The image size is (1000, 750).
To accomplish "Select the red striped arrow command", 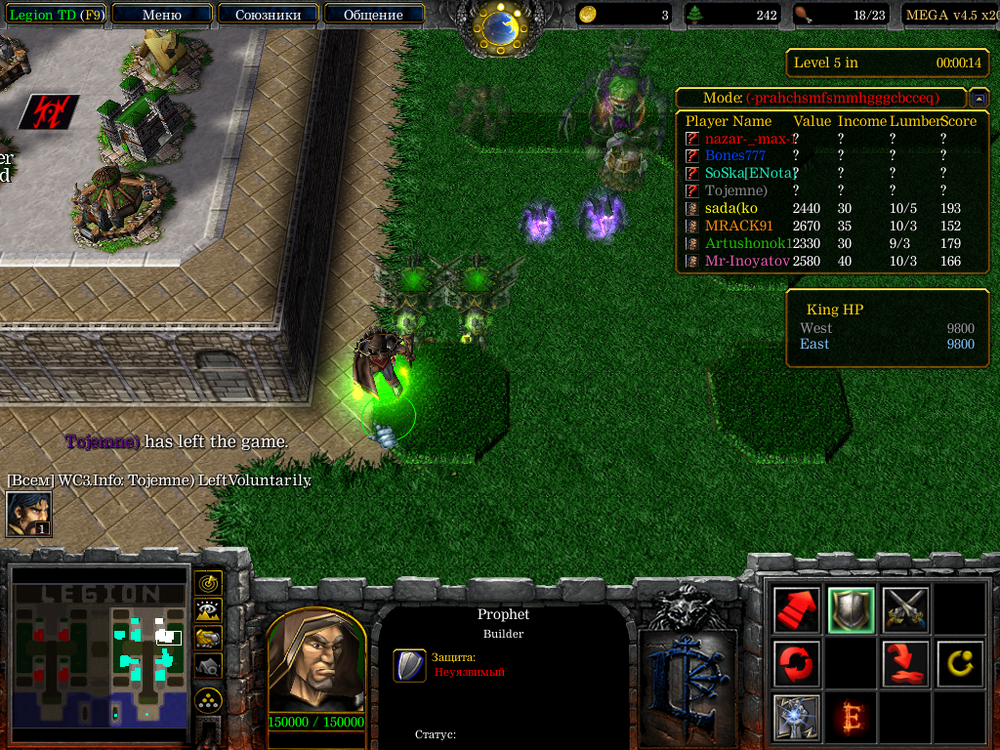I will point(797,608).
